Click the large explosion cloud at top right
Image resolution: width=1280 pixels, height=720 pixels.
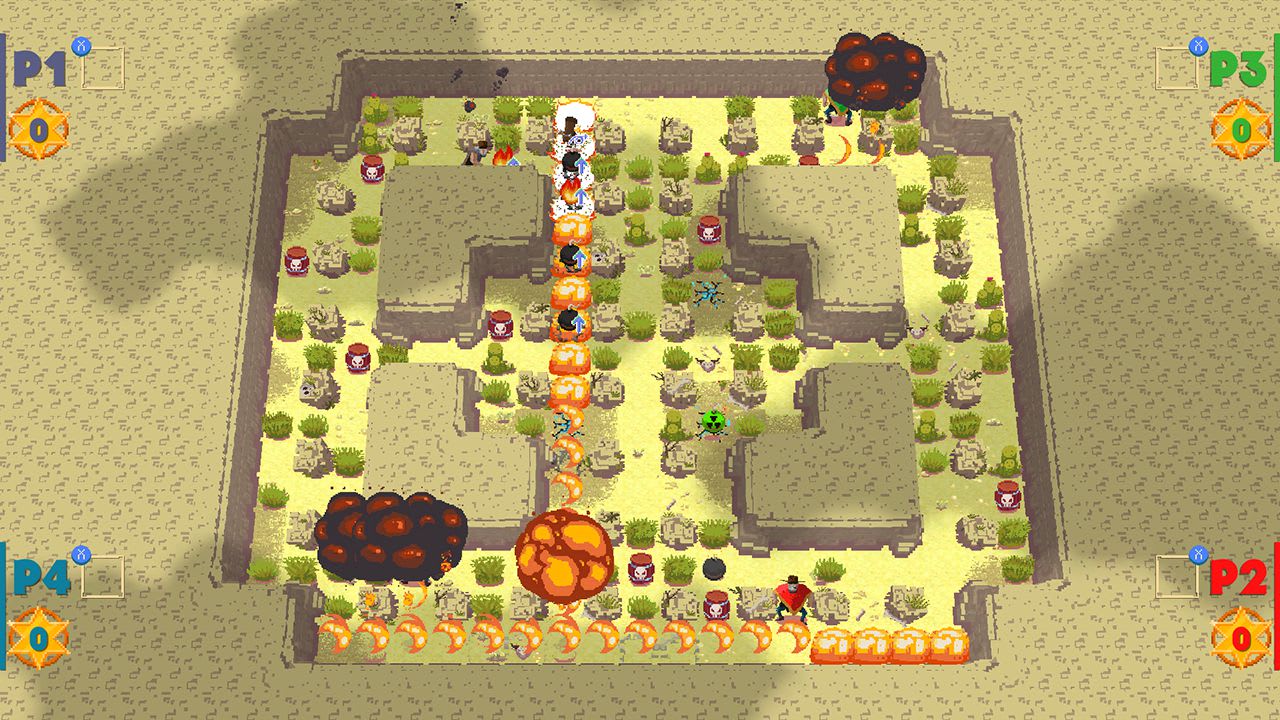coord(874,72)
